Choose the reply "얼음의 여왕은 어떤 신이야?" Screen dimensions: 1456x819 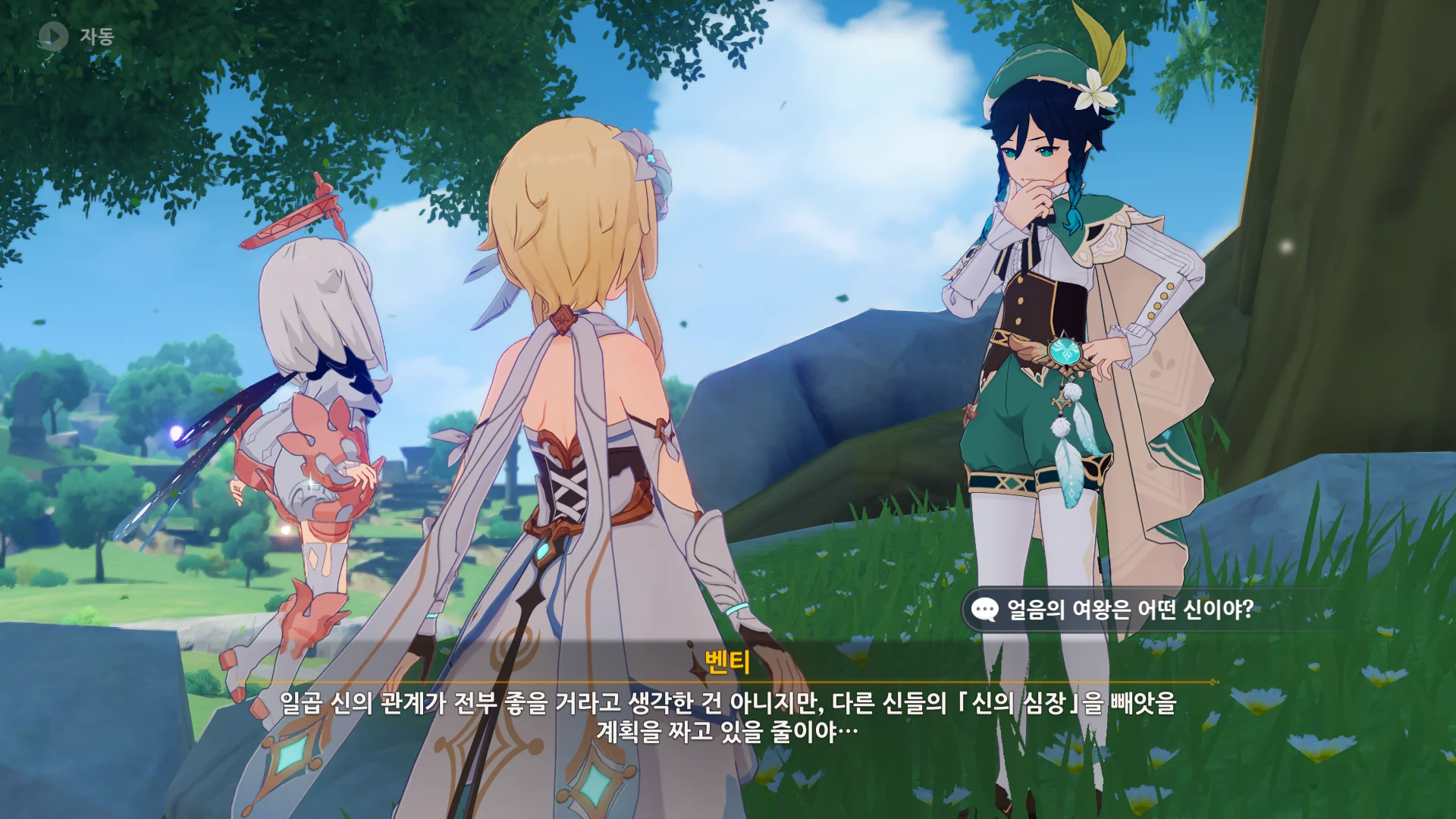[x=1128, y=609]
